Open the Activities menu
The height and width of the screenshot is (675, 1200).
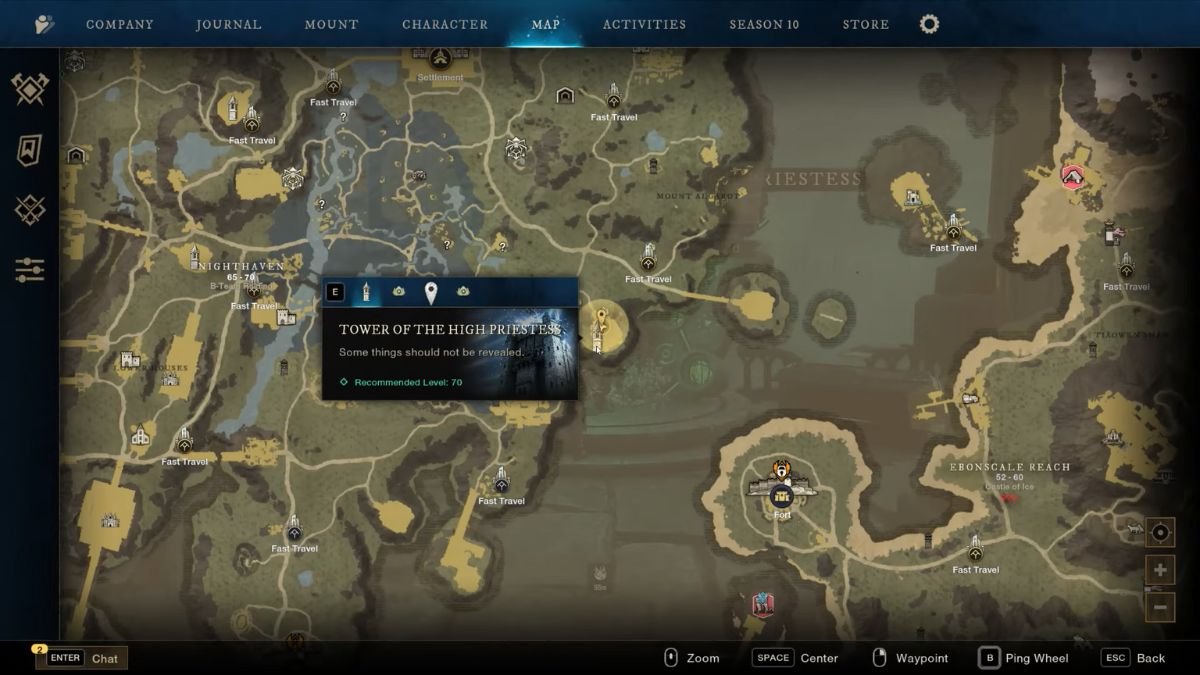point(644,24)
